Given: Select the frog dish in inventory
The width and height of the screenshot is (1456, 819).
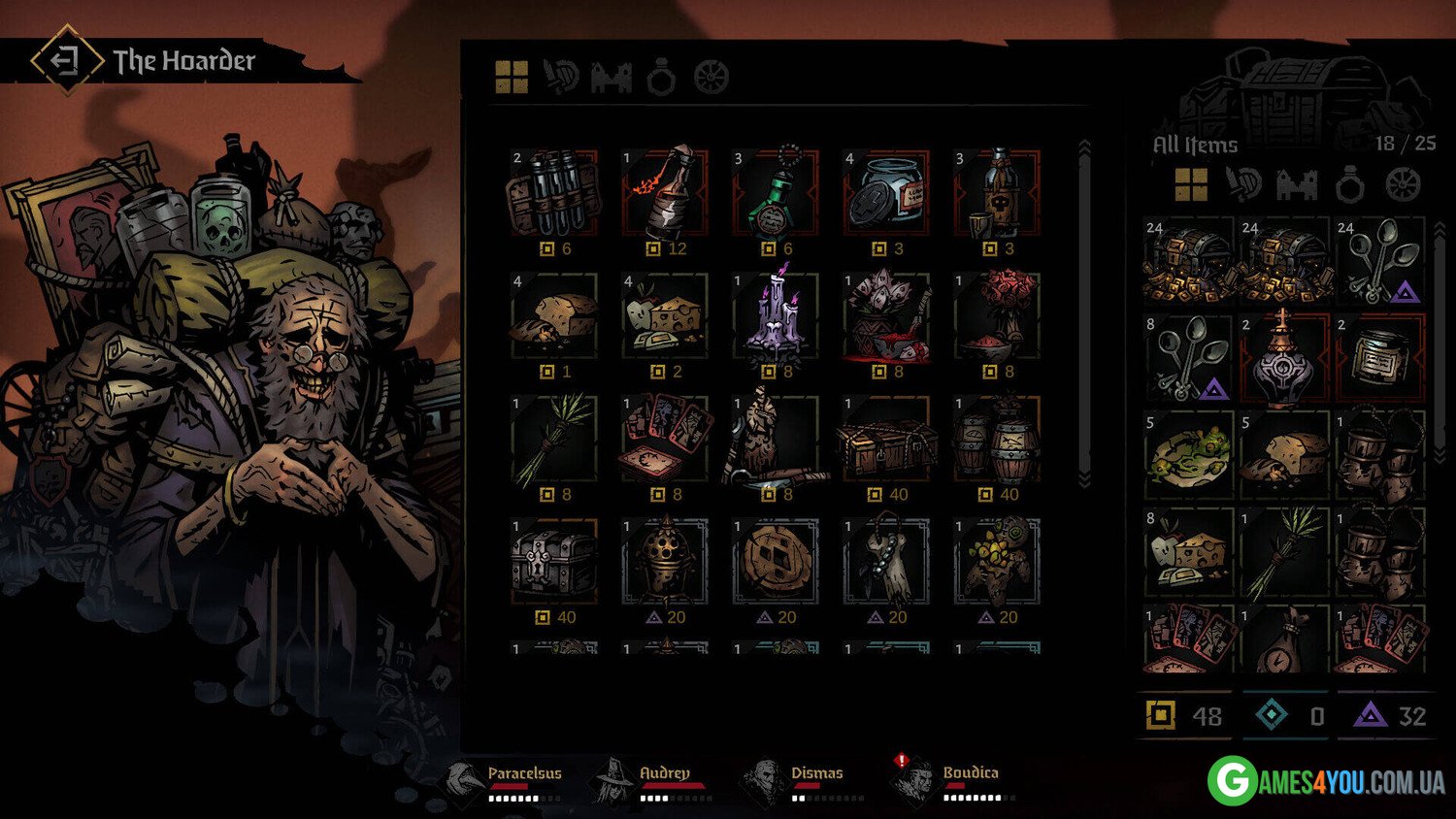Looking at the screenshot, I should tap(1188, 453).
